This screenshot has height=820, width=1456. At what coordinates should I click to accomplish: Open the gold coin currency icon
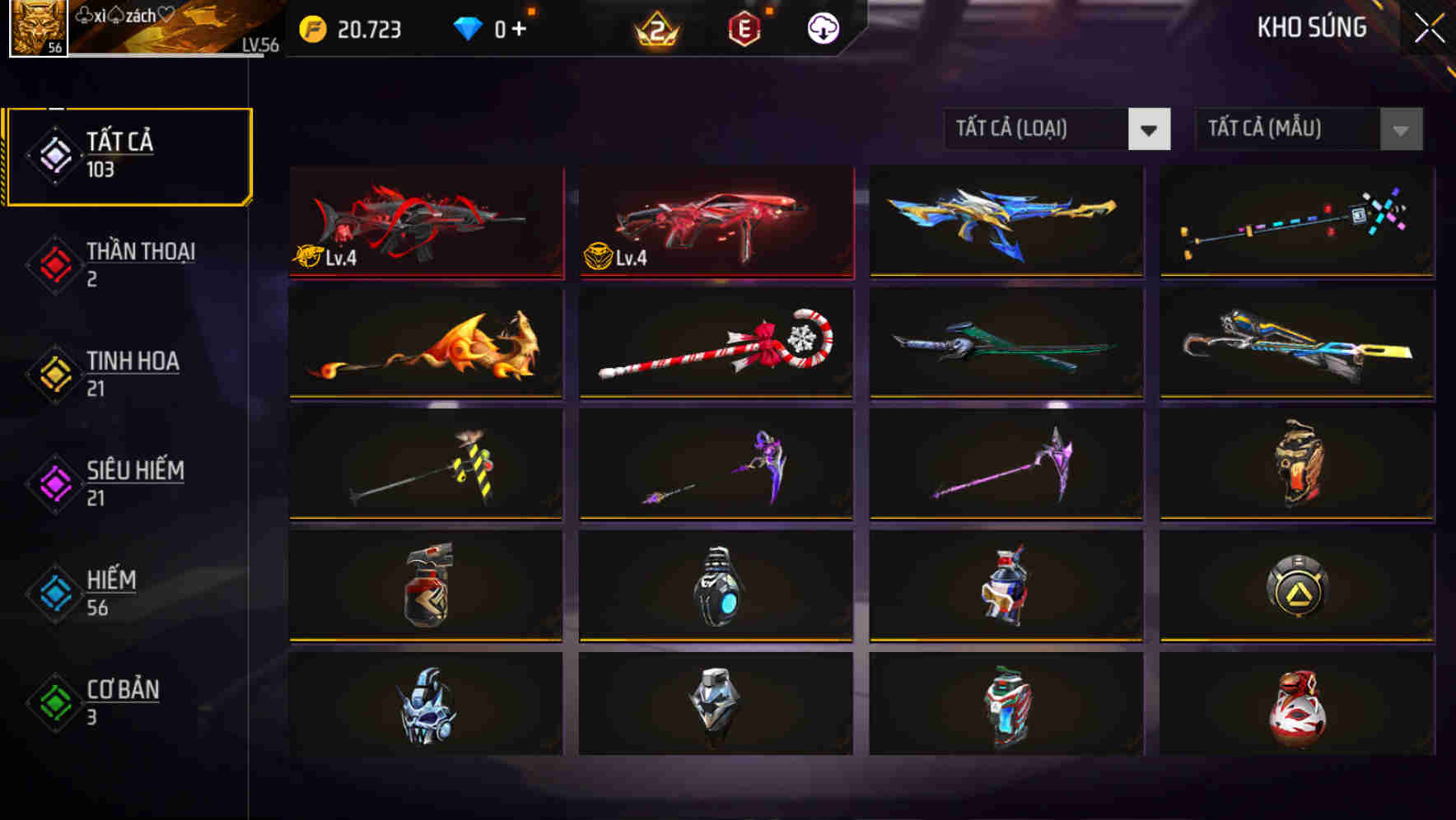(x=311, y=30)
